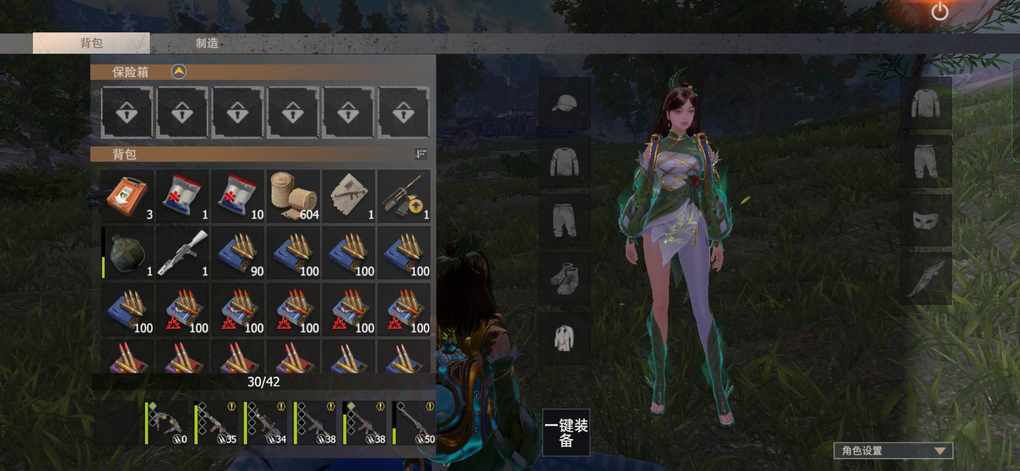Pick the bandage roll stack of 604
Screen dimensions: 1020x471
pos(293,195)
